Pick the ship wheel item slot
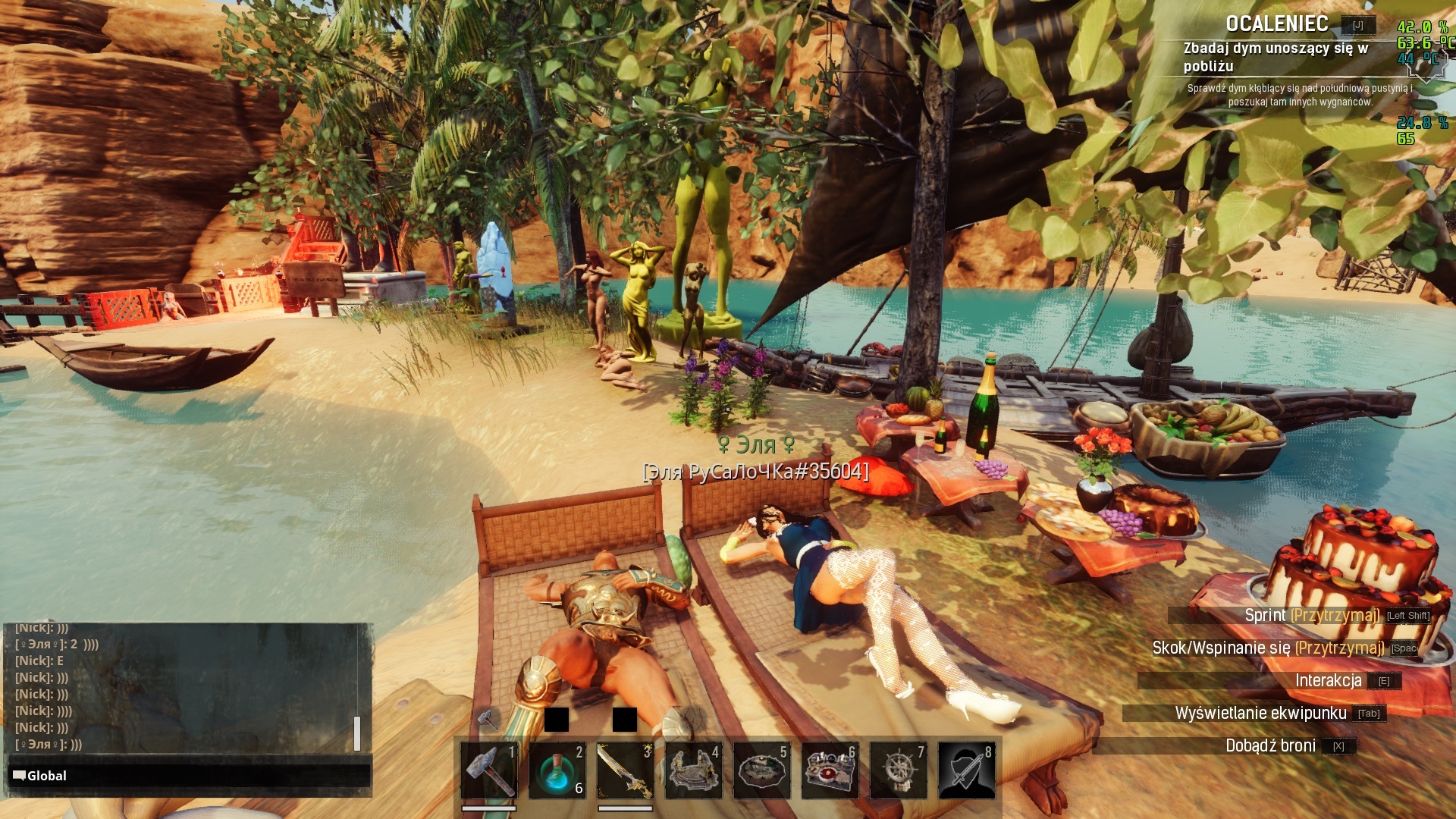This screenshot has width=1456, height=819. tap(898, 770)
